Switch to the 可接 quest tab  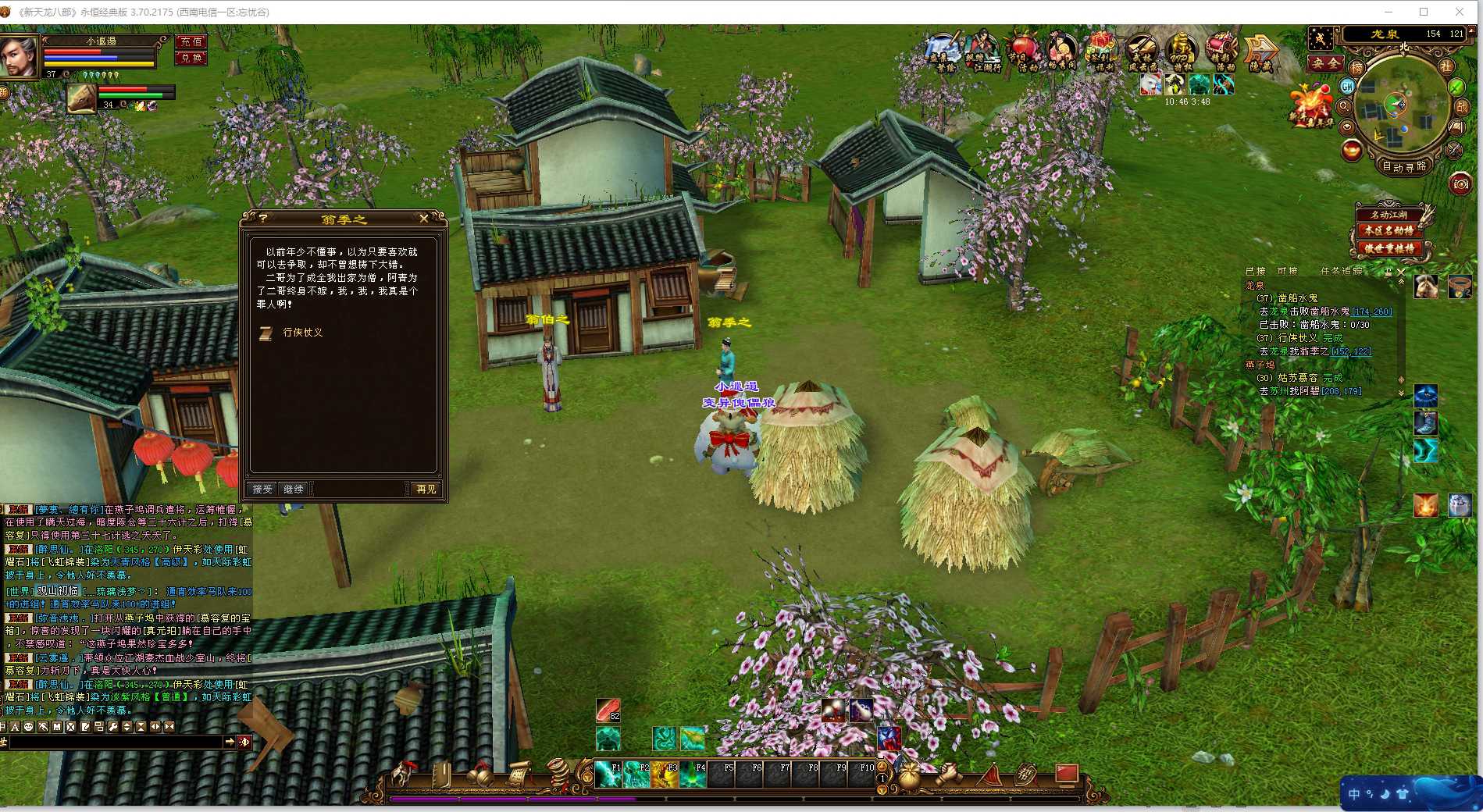tap(1286, 271)
